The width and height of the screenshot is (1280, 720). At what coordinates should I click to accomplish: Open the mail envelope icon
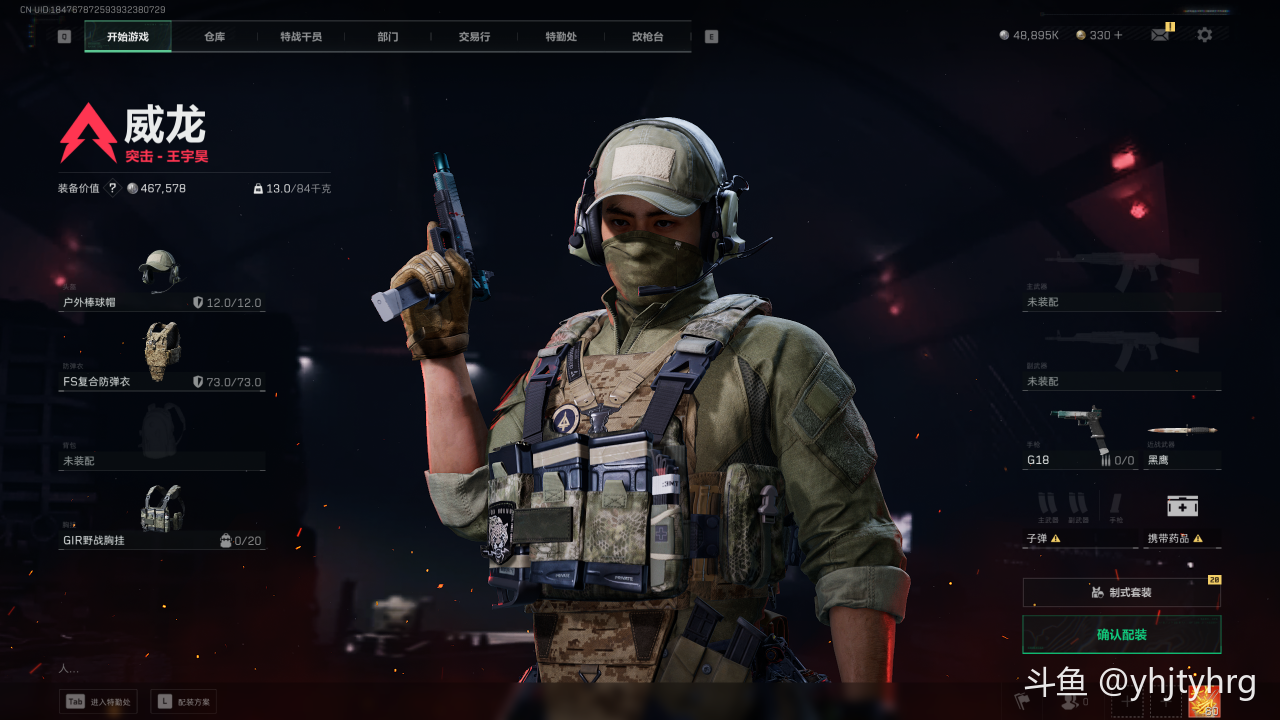pyautogui.click(x=1160, y=35)
